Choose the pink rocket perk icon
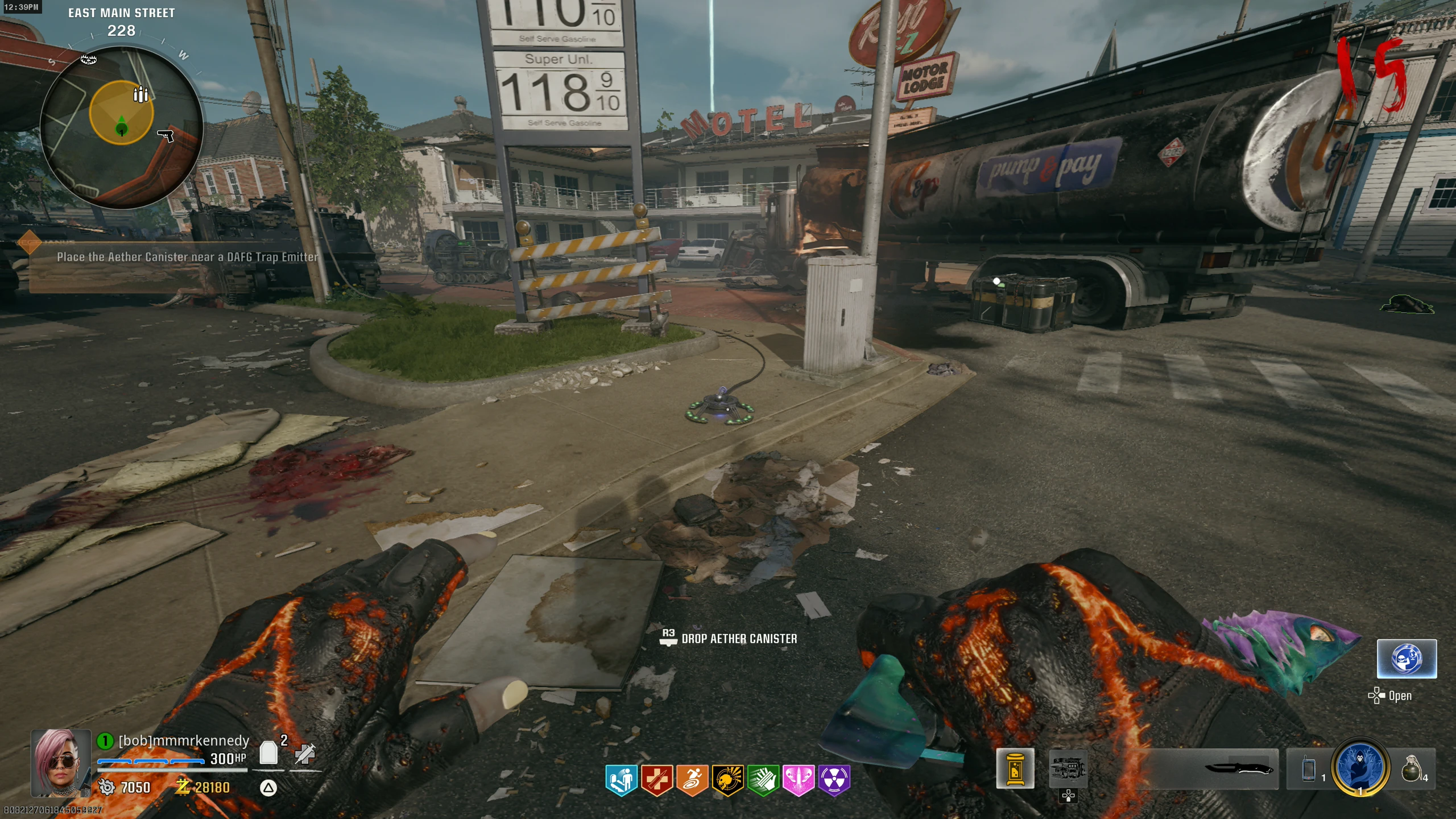1456x819 pixels. (x=799, y=779)
